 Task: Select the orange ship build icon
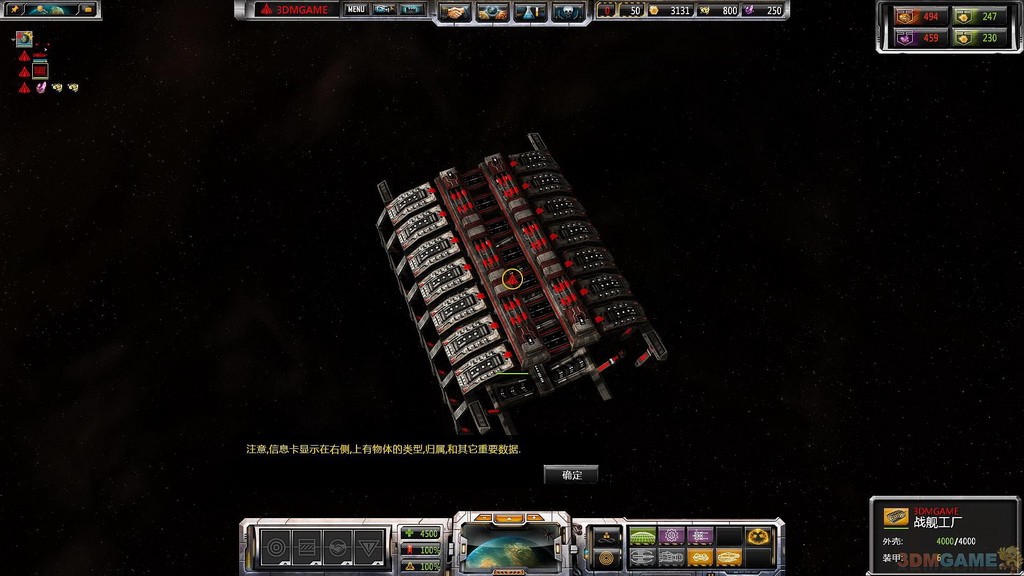tap(700, 558)
